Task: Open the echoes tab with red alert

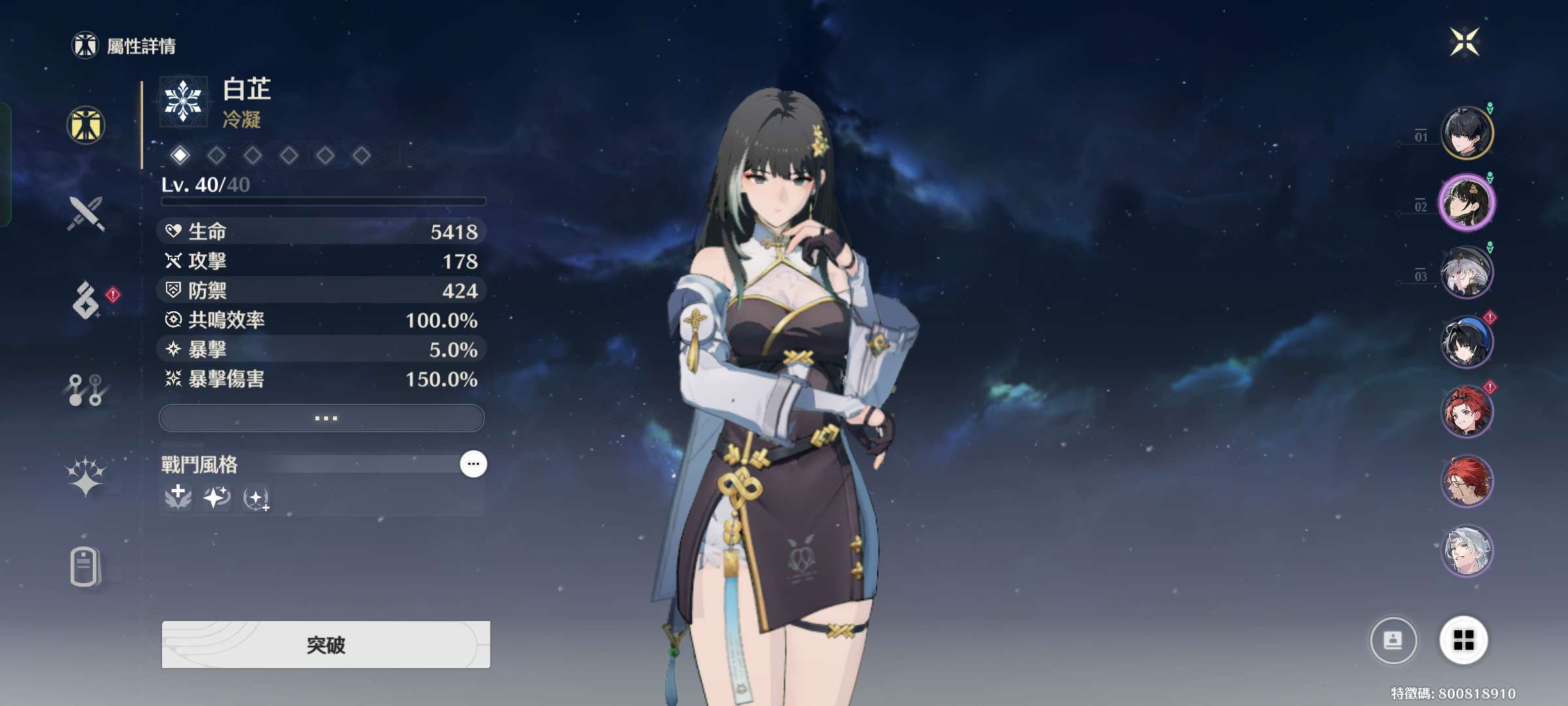Action: [86, 301]
